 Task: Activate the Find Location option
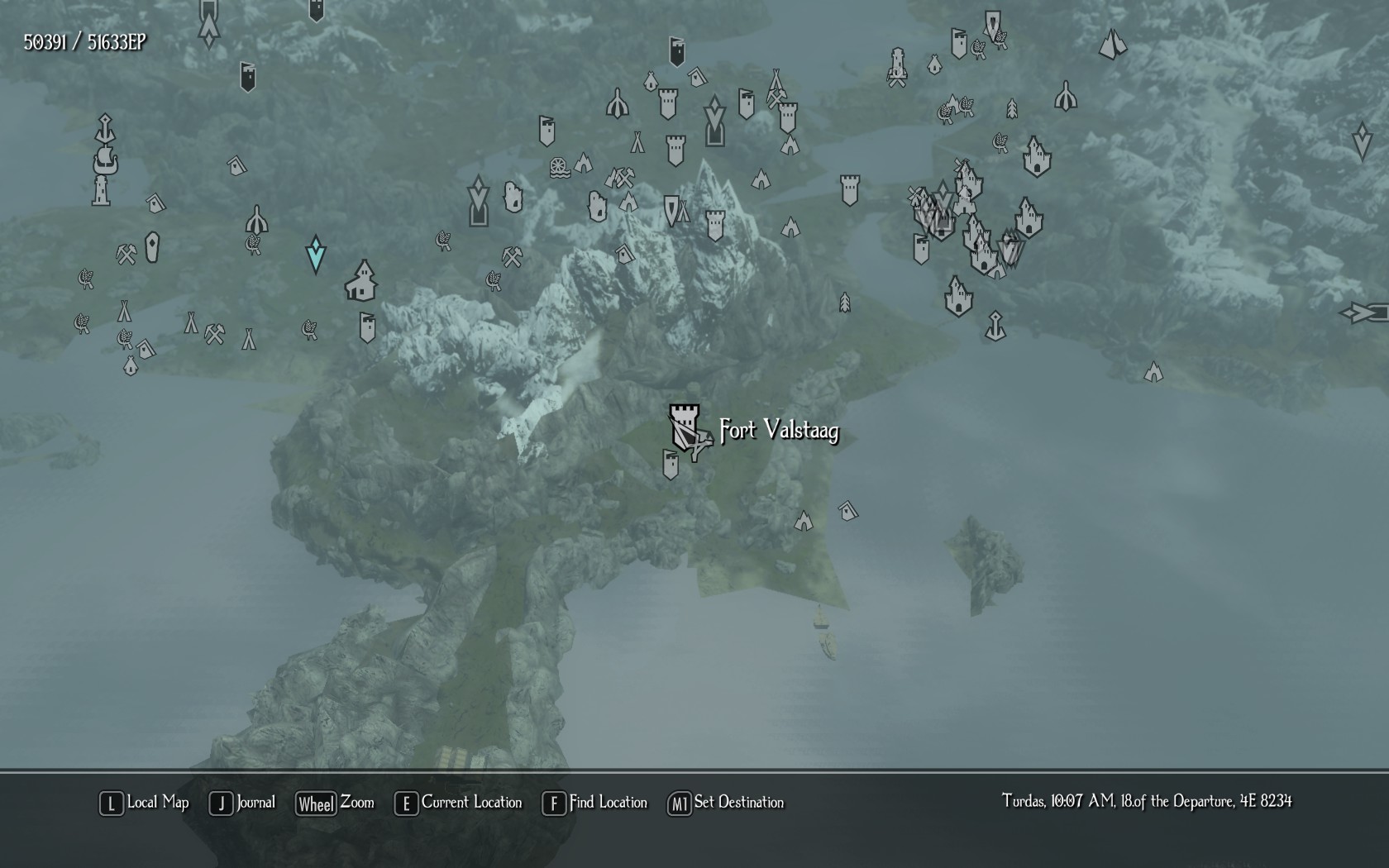[594, 803]
